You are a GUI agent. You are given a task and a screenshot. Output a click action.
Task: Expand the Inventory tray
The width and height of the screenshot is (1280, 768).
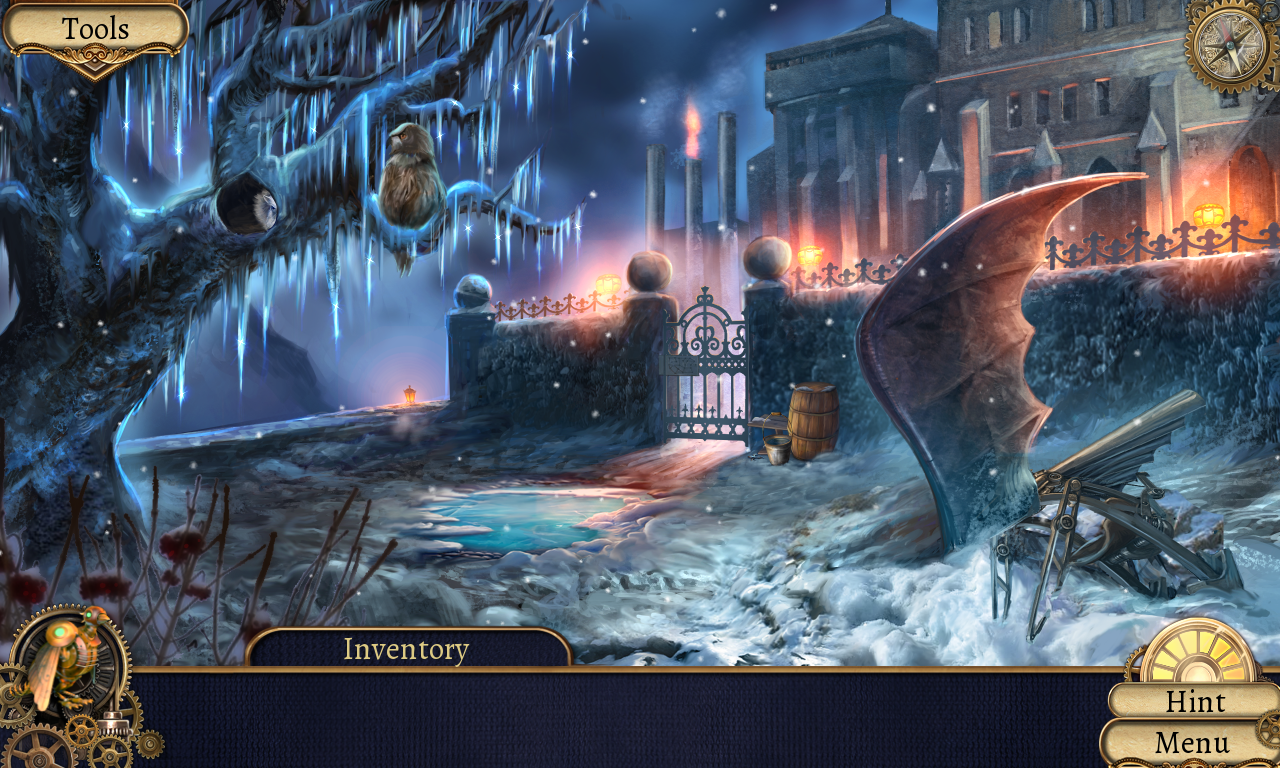pyautogui.click(x=405, y=649)
